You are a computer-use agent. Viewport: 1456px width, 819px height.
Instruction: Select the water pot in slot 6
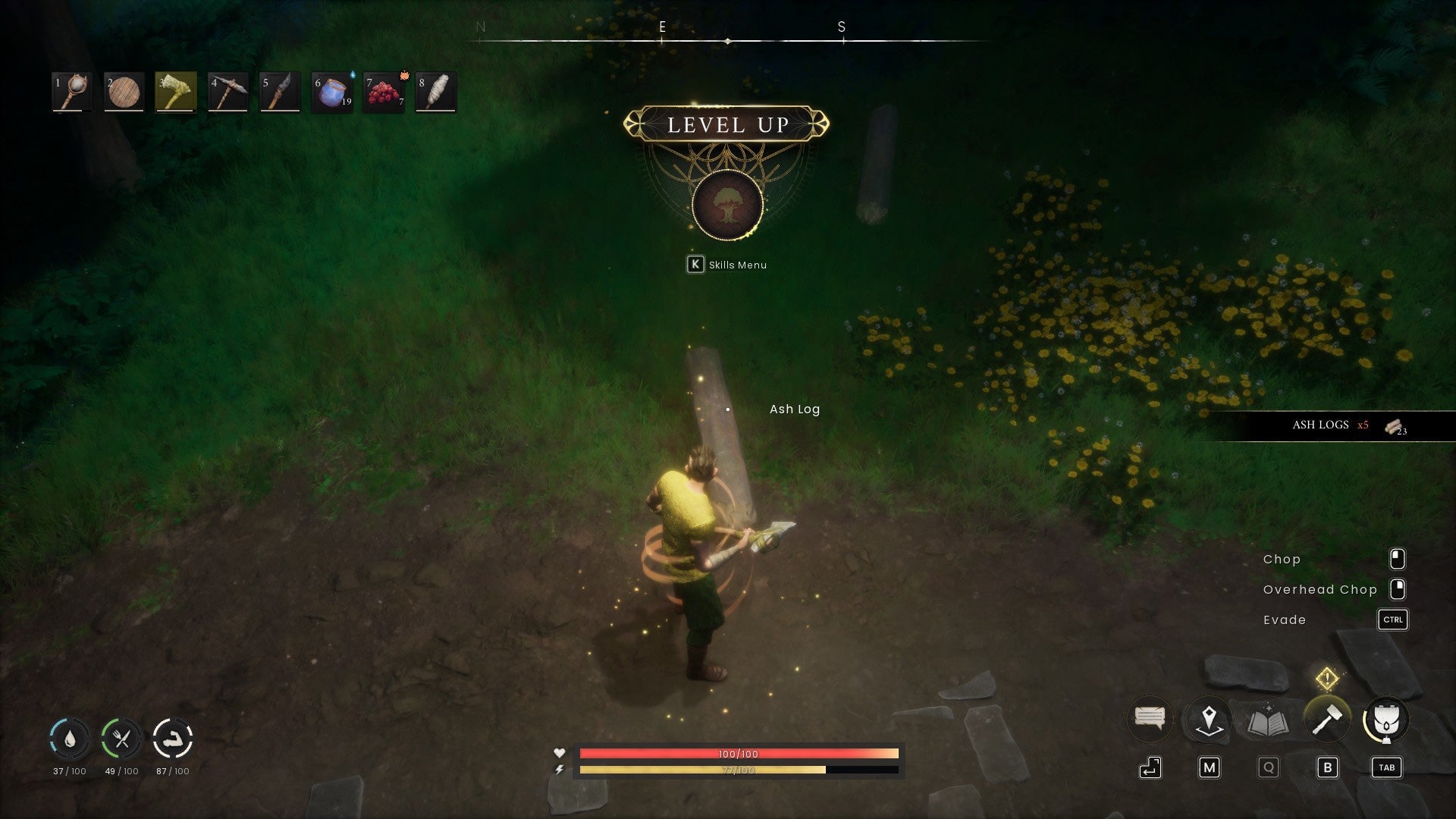pyautogui.click(x=331, y=90)
